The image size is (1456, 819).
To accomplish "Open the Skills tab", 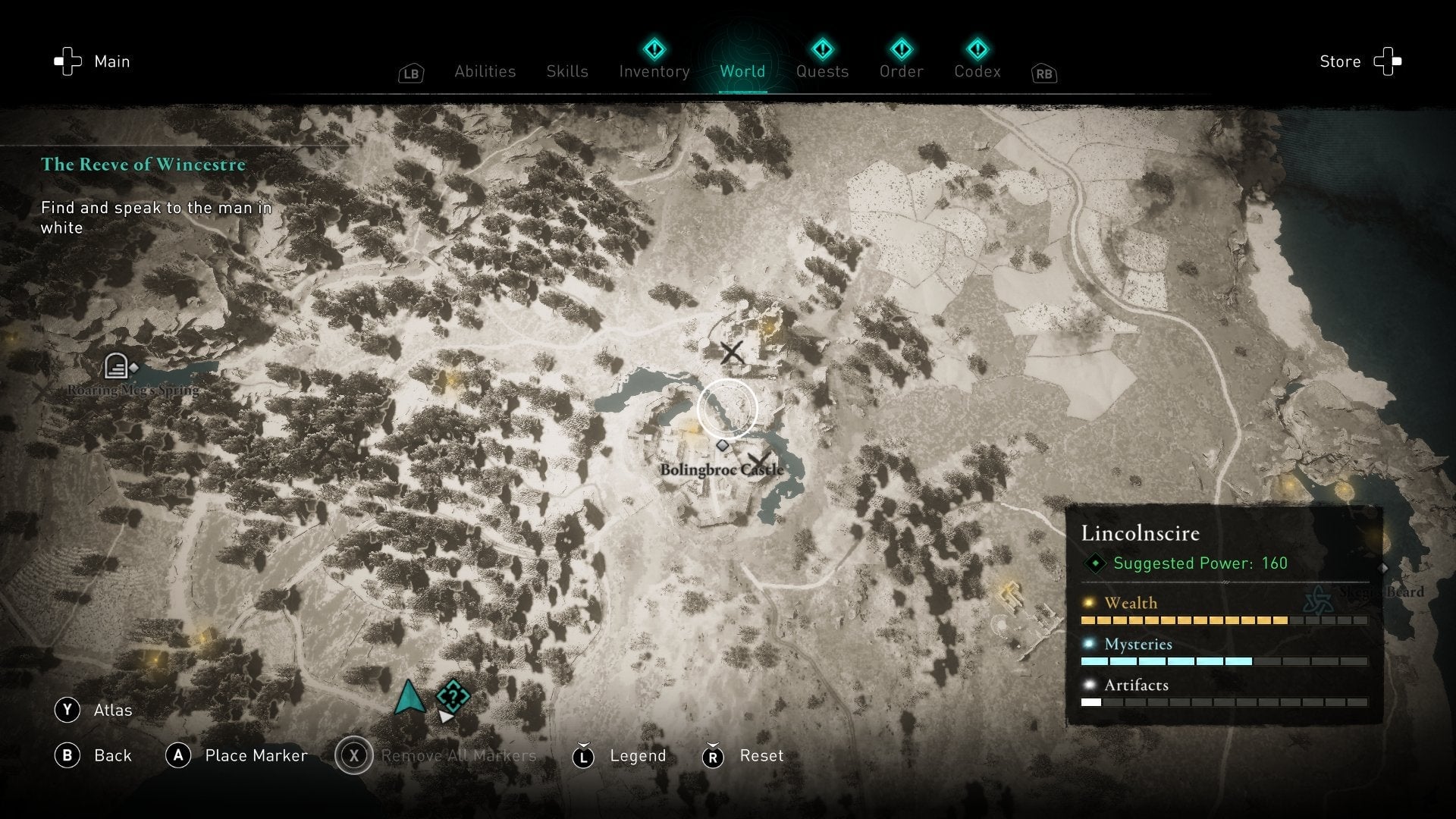I will [567, 71].
